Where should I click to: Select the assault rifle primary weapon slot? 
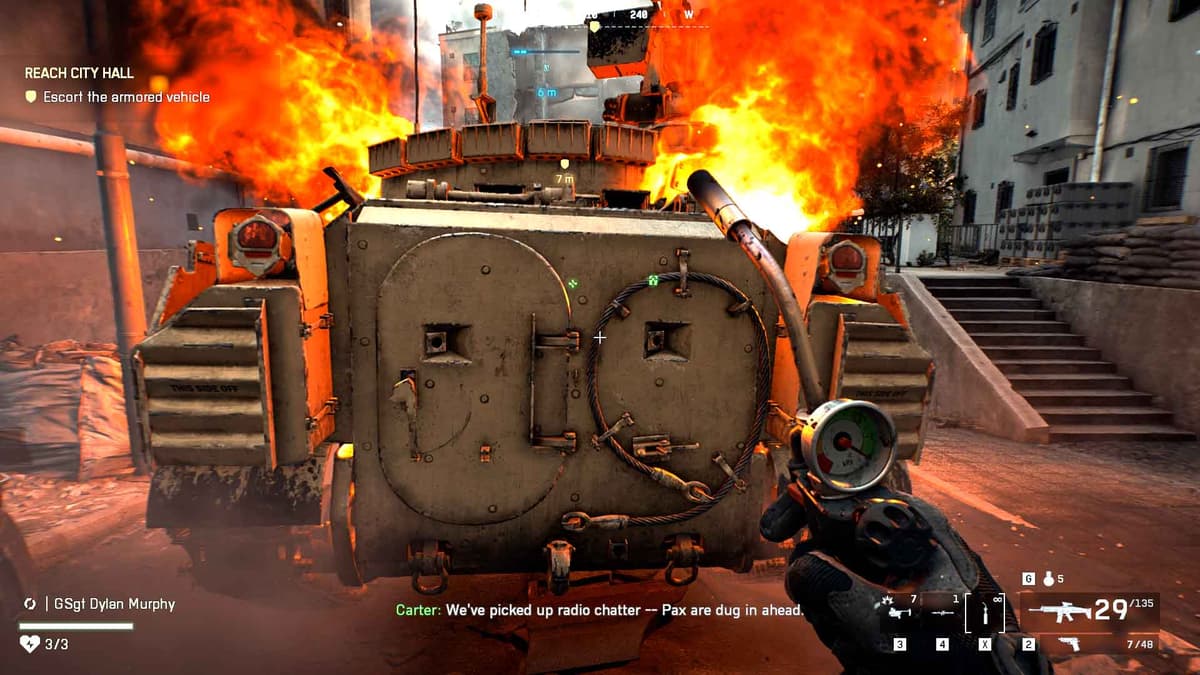(1088, 610)
